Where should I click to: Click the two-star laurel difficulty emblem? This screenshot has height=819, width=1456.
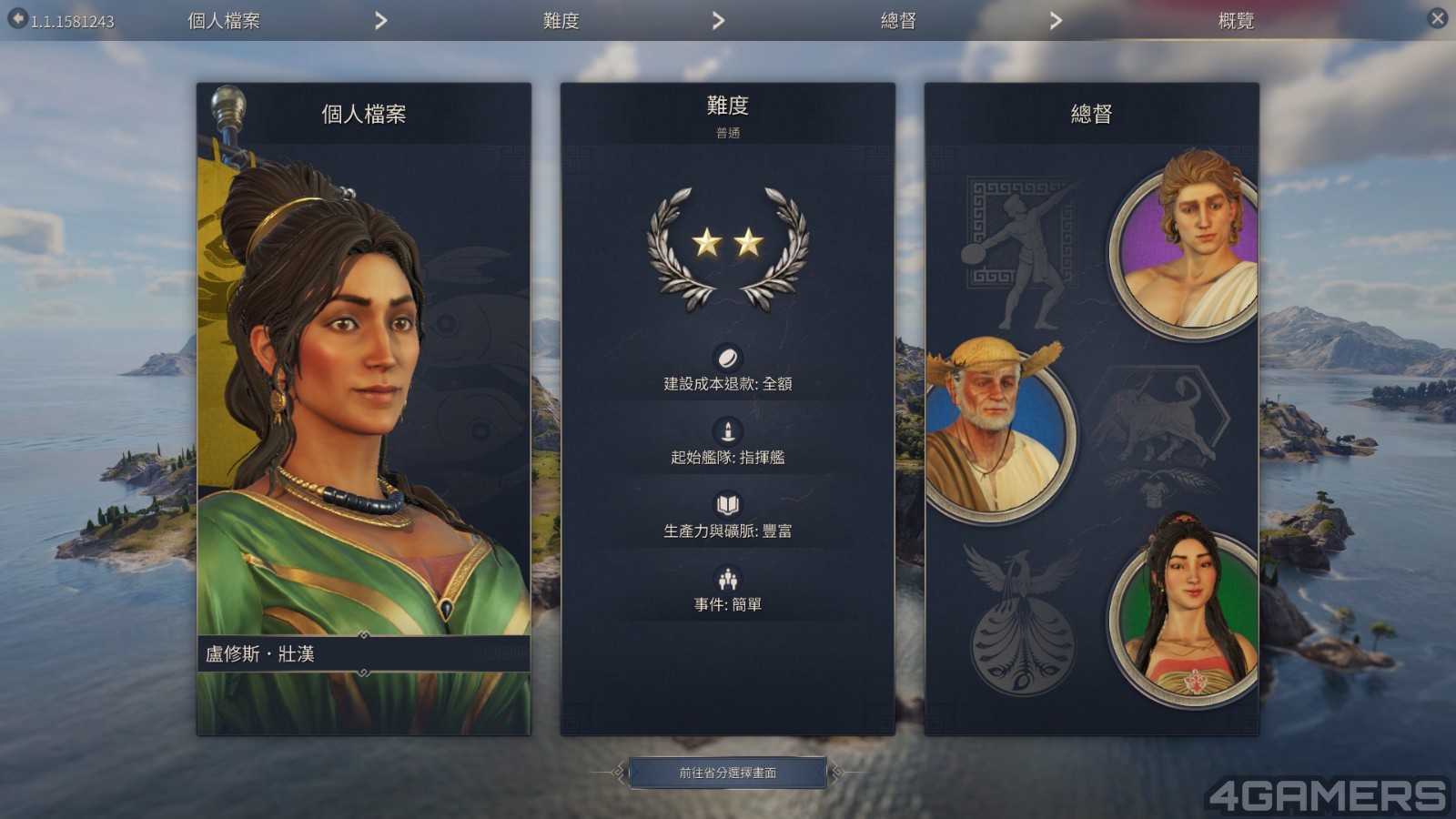pos(727,248)
